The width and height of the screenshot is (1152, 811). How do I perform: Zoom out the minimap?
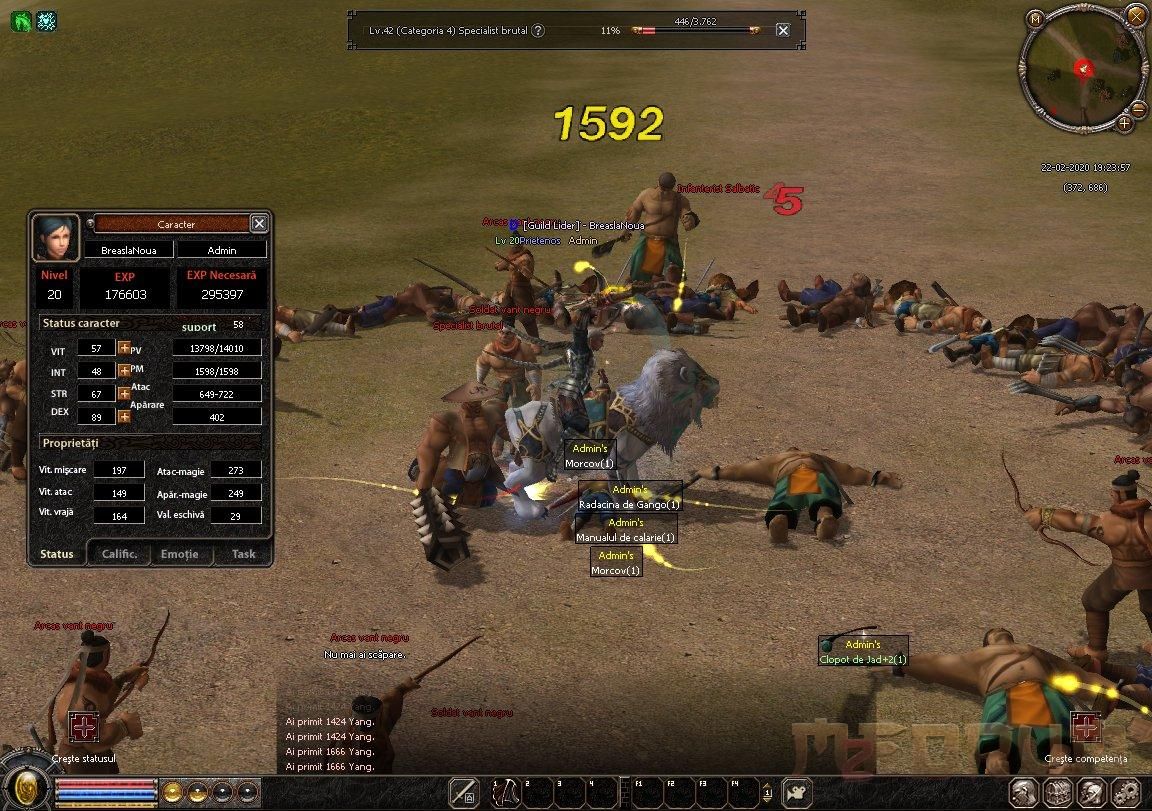[x=1138, y=108]
